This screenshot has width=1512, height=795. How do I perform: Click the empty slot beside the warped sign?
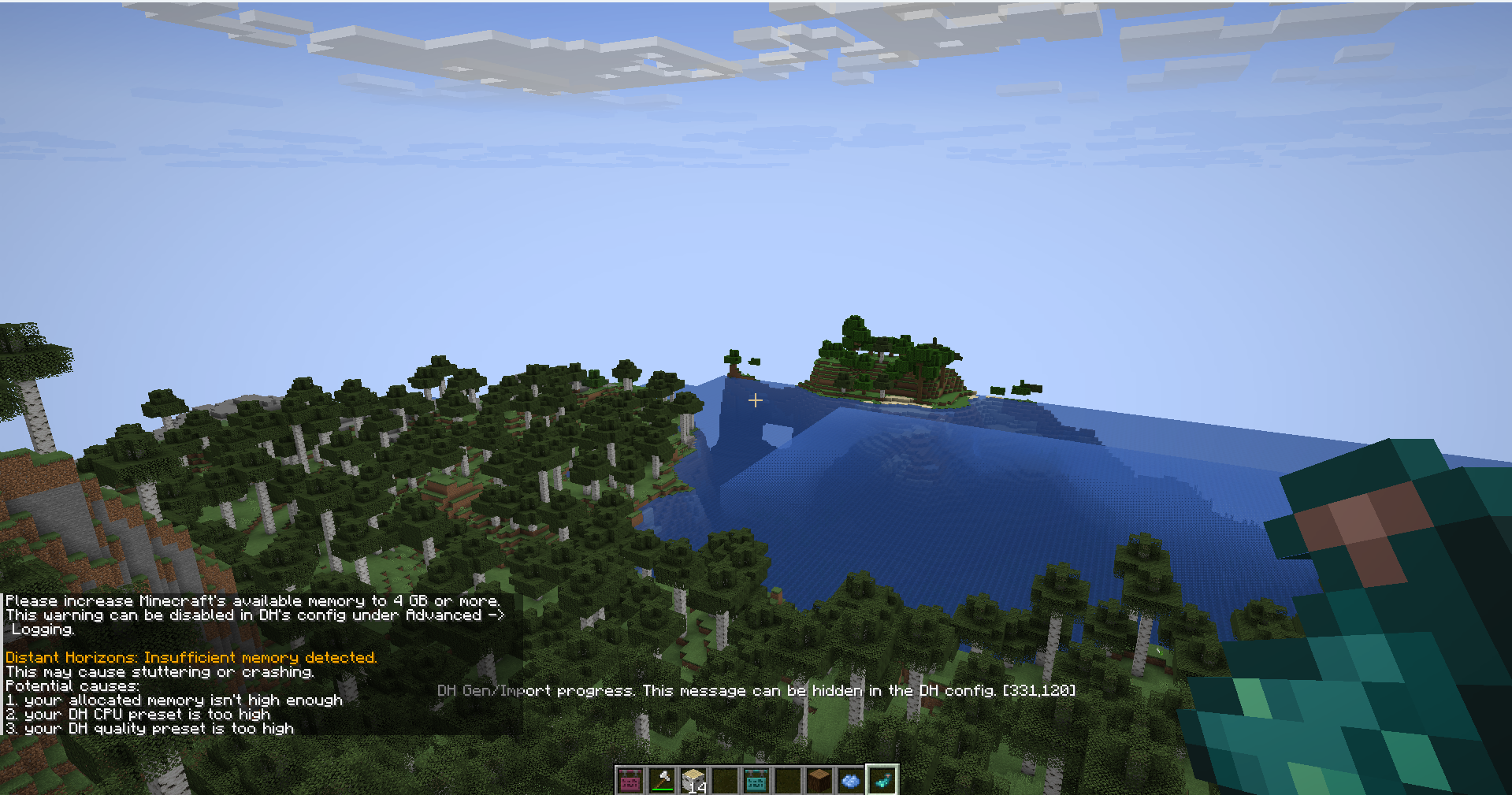click(x=789, y=780)
